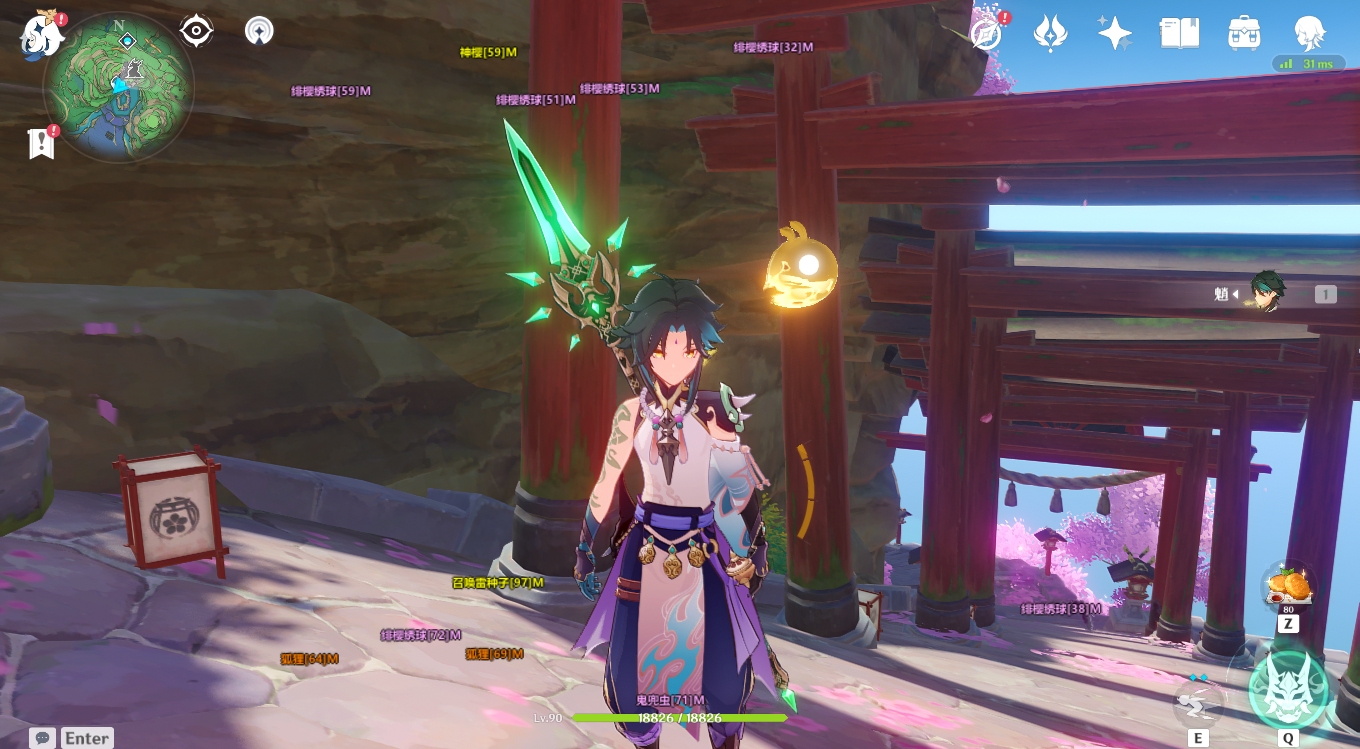The height and width of the screenshot is (749, 1360).
Task: Open the character screen icon
Action: point(1309,33)
